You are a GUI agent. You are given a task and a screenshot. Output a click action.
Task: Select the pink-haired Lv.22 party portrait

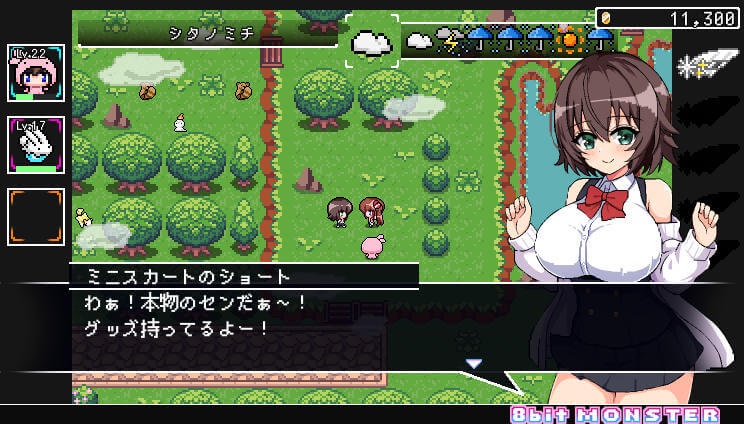point(36,73)
